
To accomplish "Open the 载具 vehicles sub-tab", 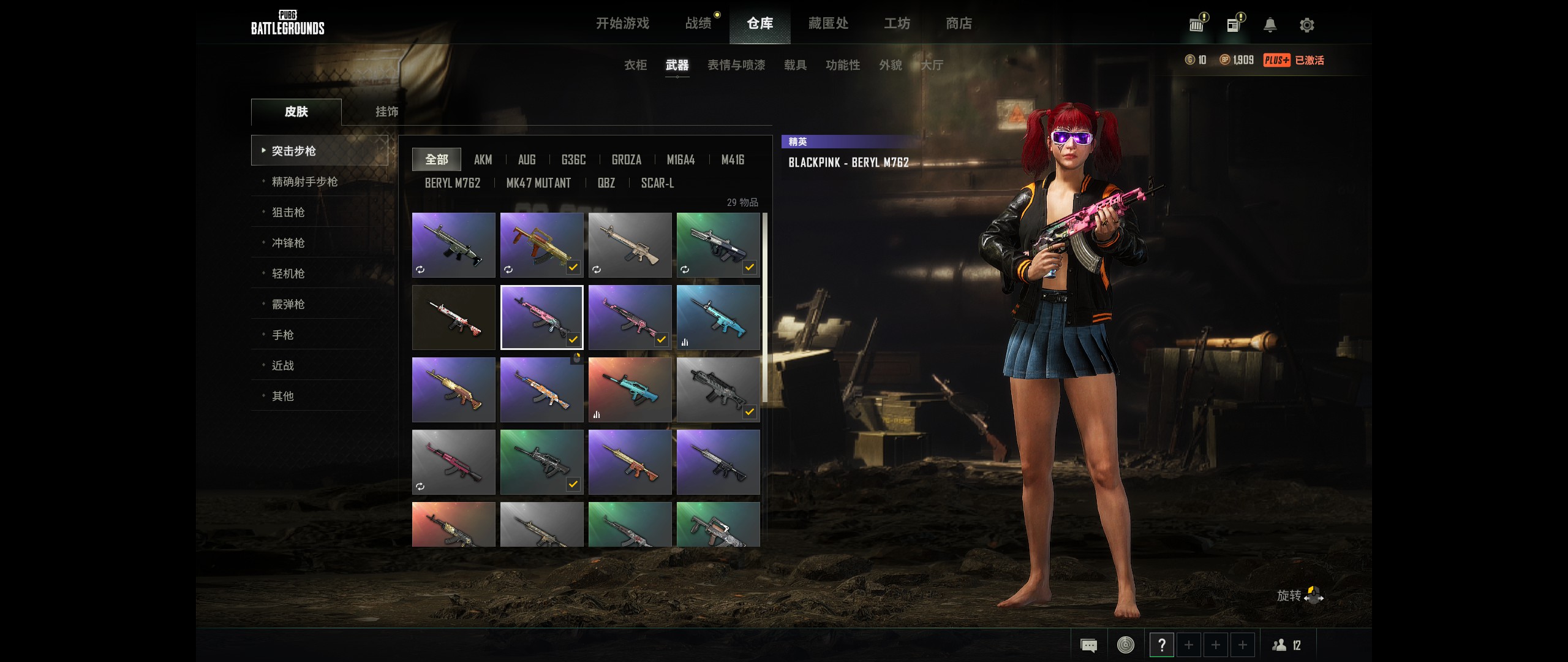I will pos(795,65).
